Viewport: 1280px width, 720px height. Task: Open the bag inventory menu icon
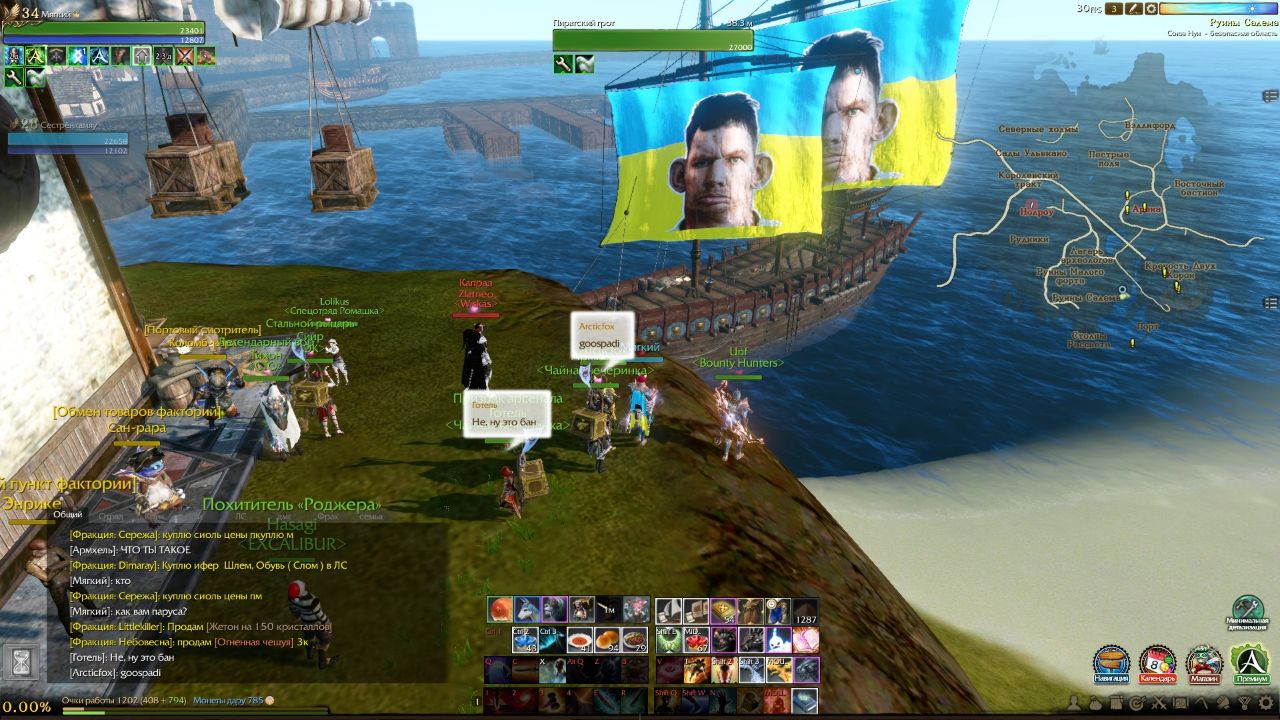coord(1097,703)
